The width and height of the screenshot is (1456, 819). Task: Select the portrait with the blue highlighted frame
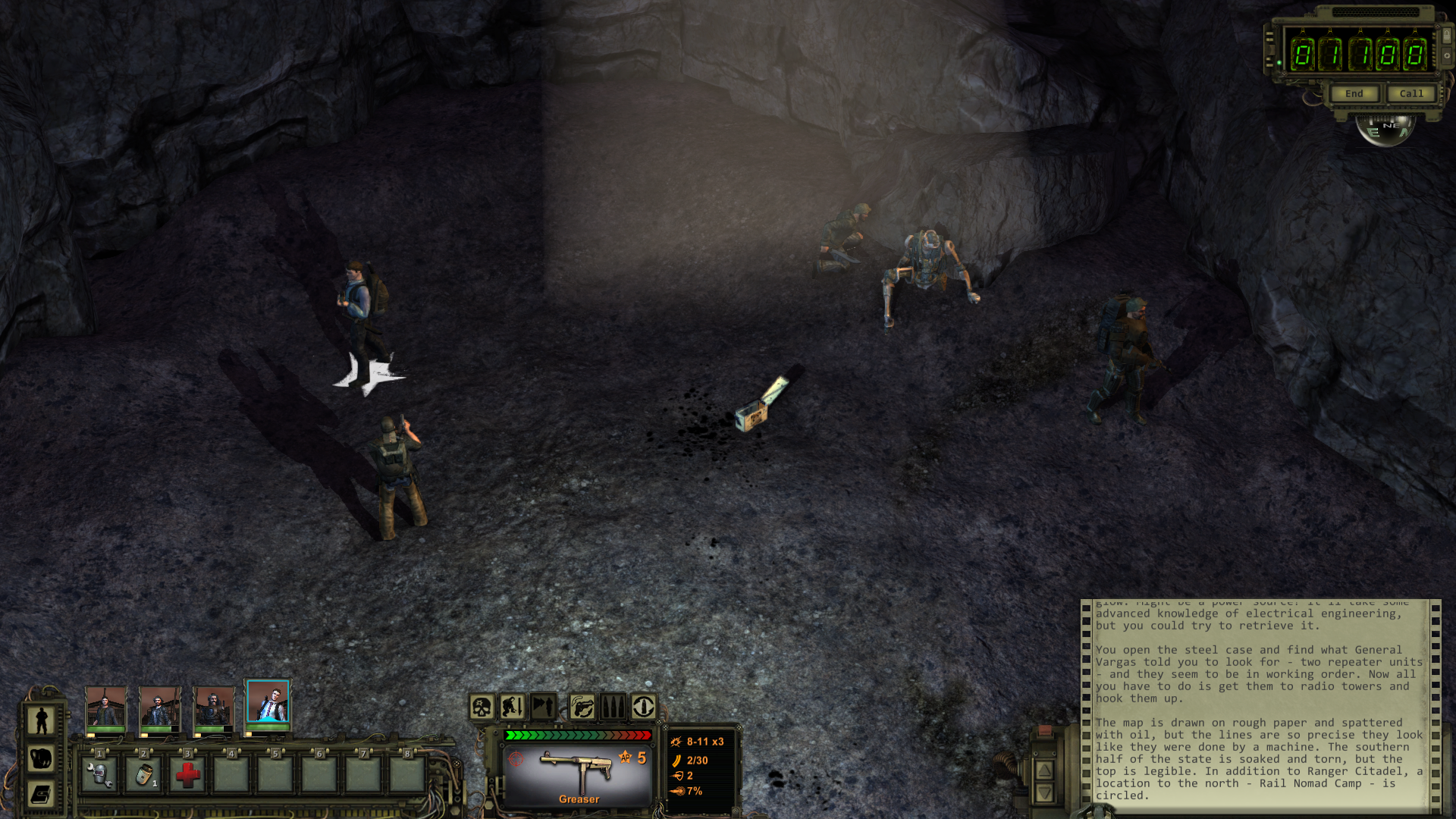[x=268, y=701]
